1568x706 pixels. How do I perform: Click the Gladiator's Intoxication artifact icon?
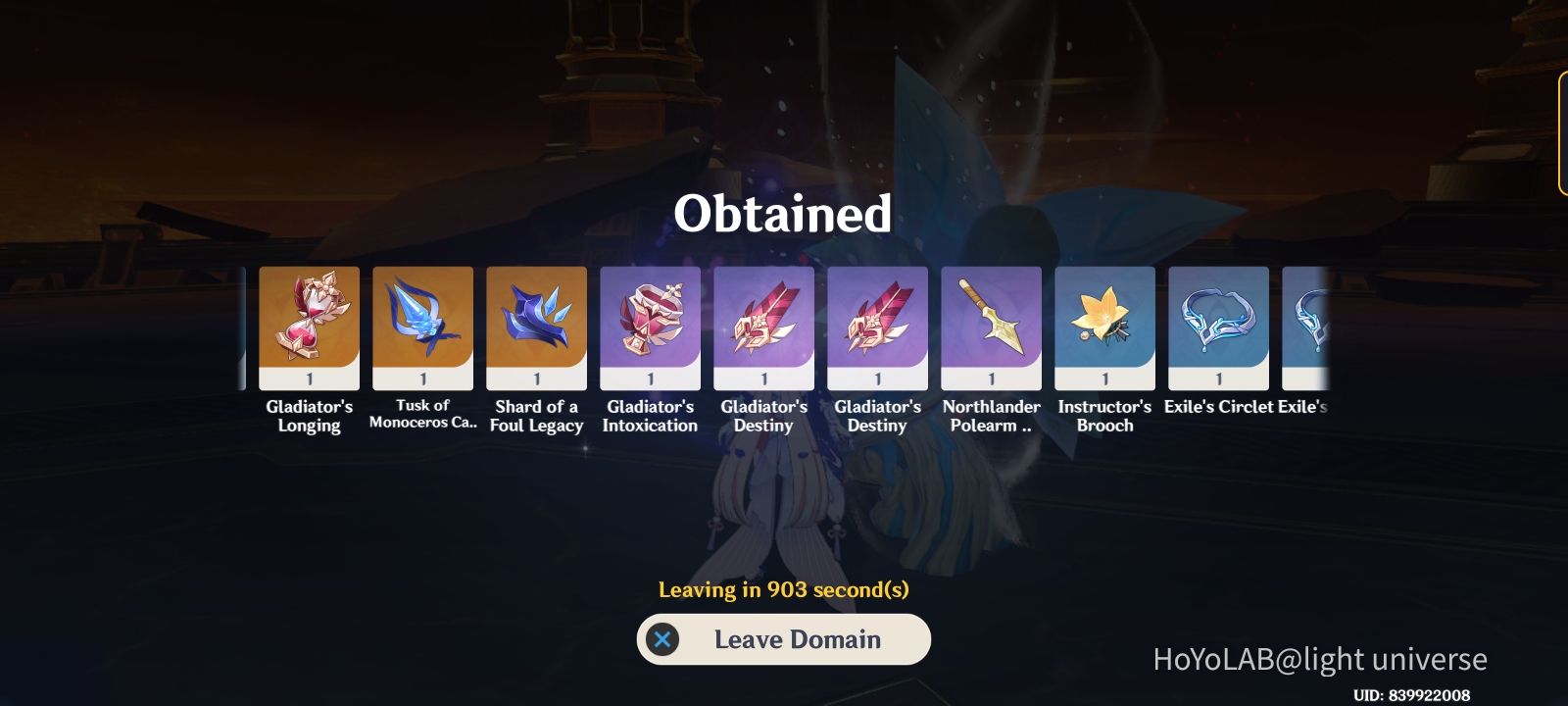click(x=650, y=324)
